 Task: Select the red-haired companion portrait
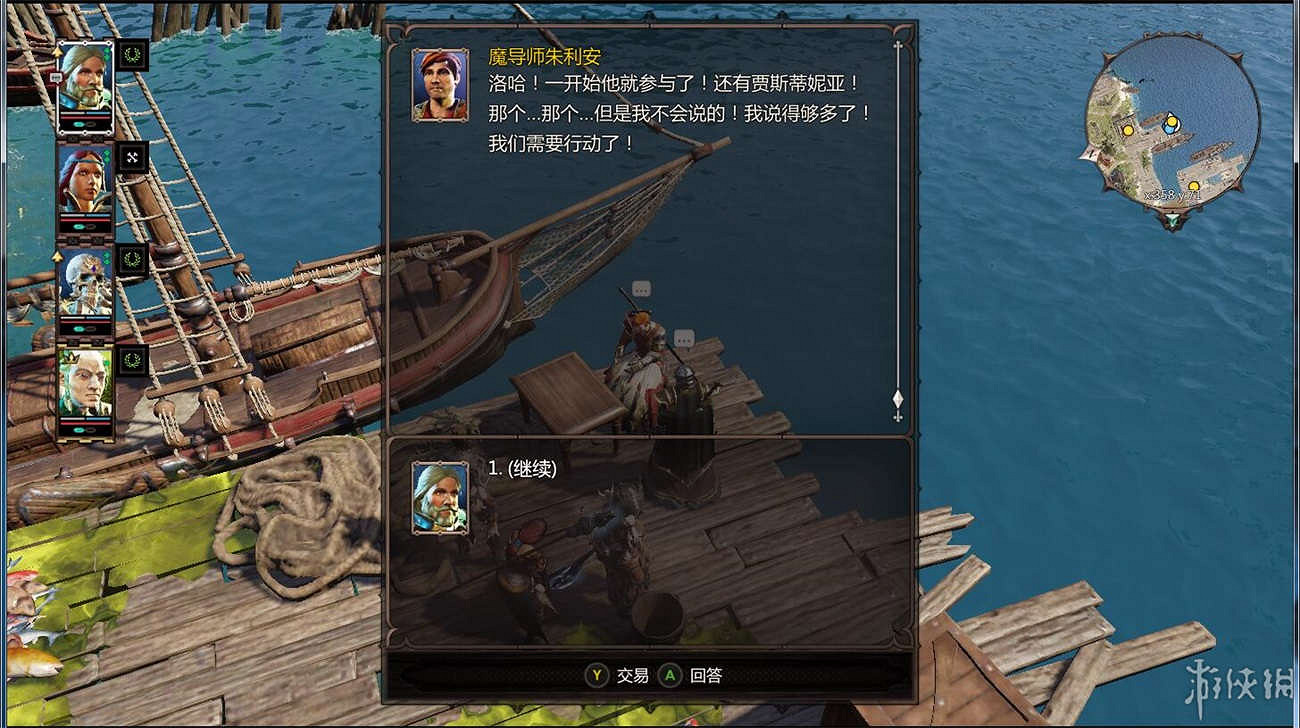click(x=86, y=180)
